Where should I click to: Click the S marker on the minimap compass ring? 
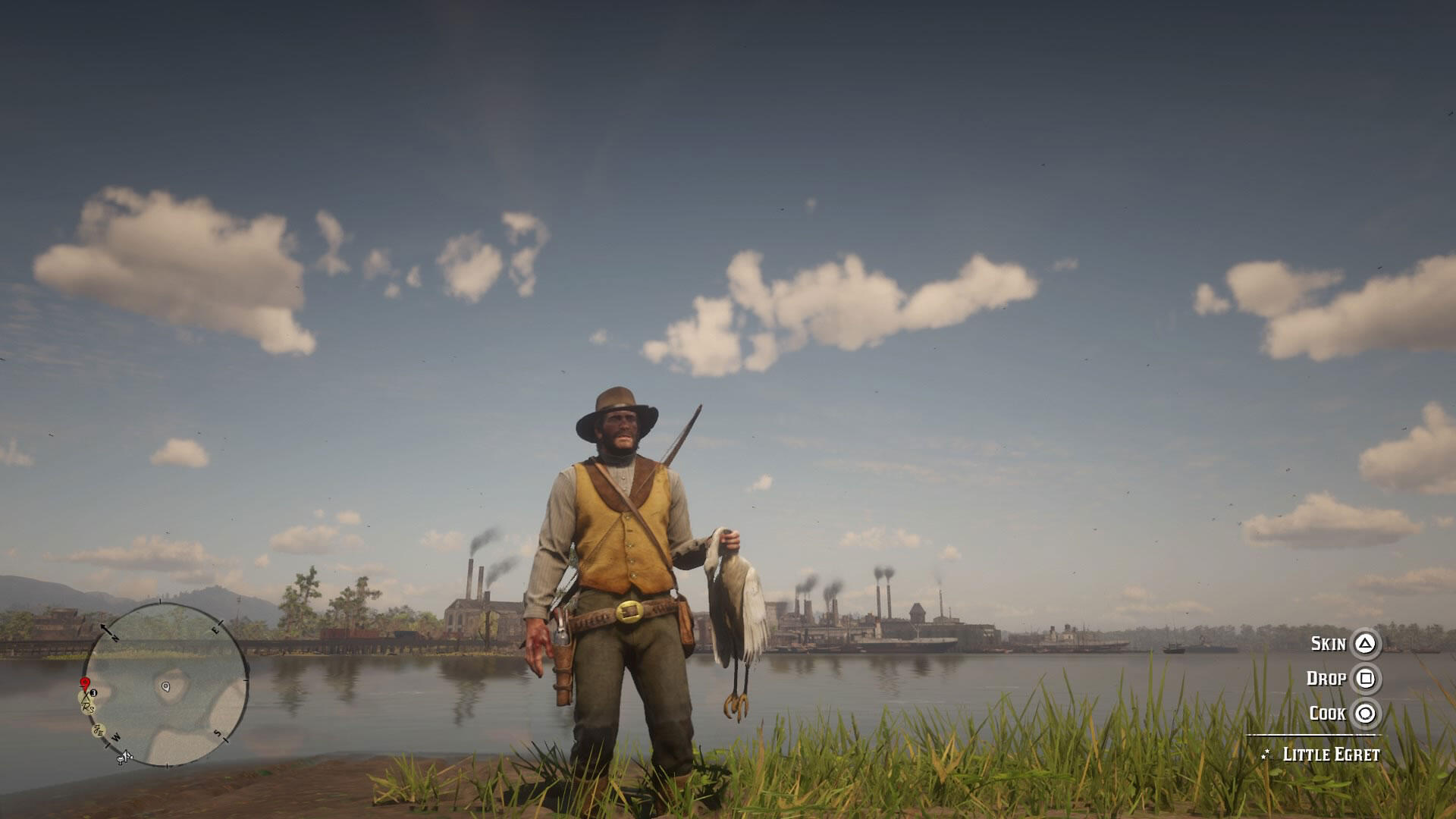pyautogui.click(x=218, y=733)
